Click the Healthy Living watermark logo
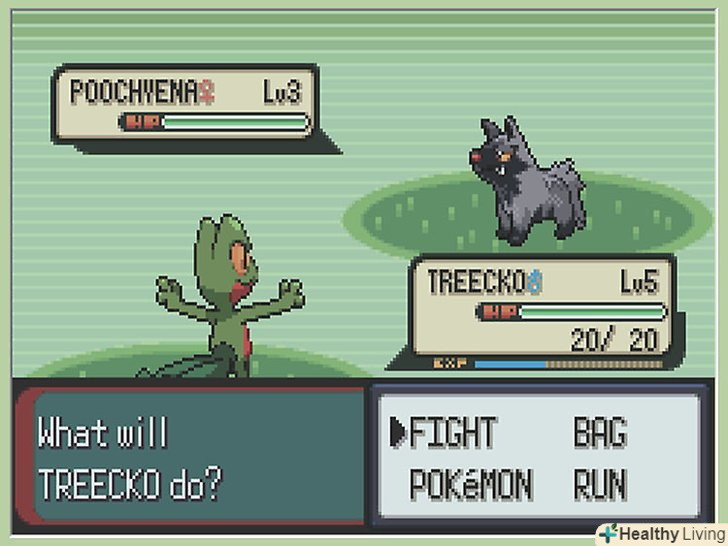 pyautogui.click(x=660, y=533)
